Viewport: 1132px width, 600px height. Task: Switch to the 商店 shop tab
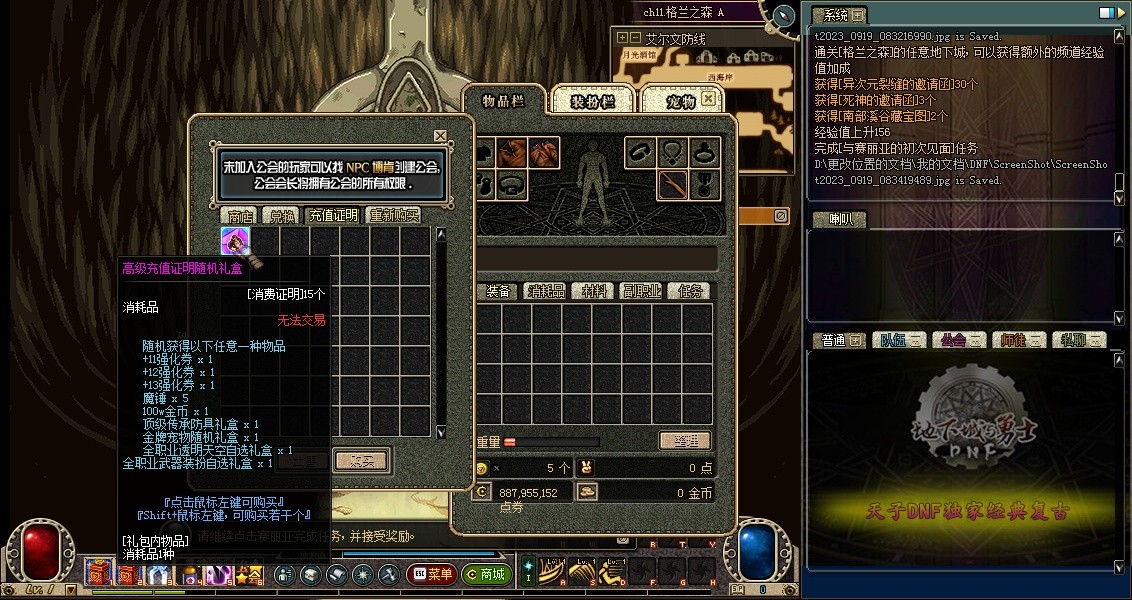[x=241, y=215]
